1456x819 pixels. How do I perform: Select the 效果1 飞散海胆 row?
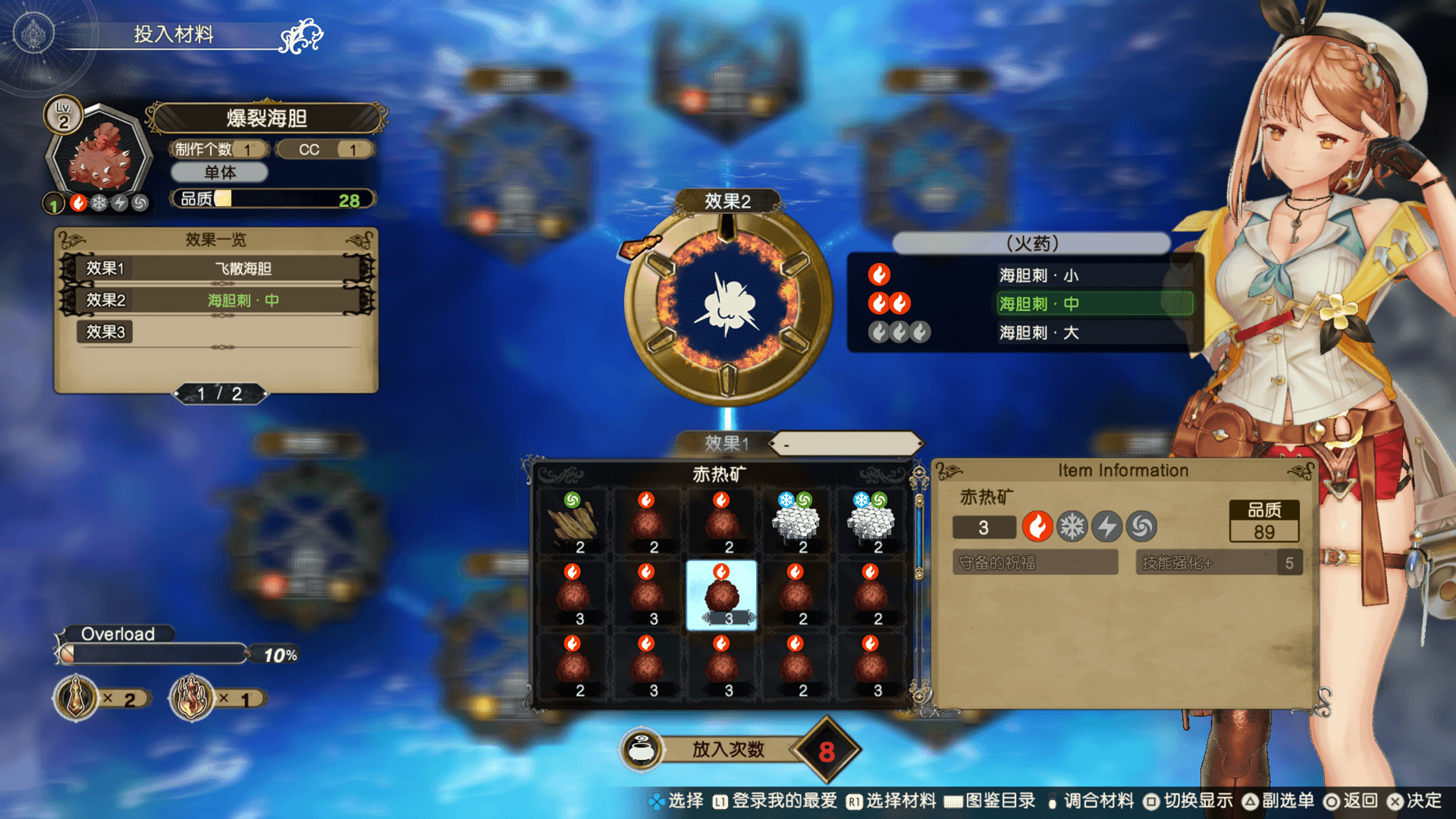click(217, 268)
